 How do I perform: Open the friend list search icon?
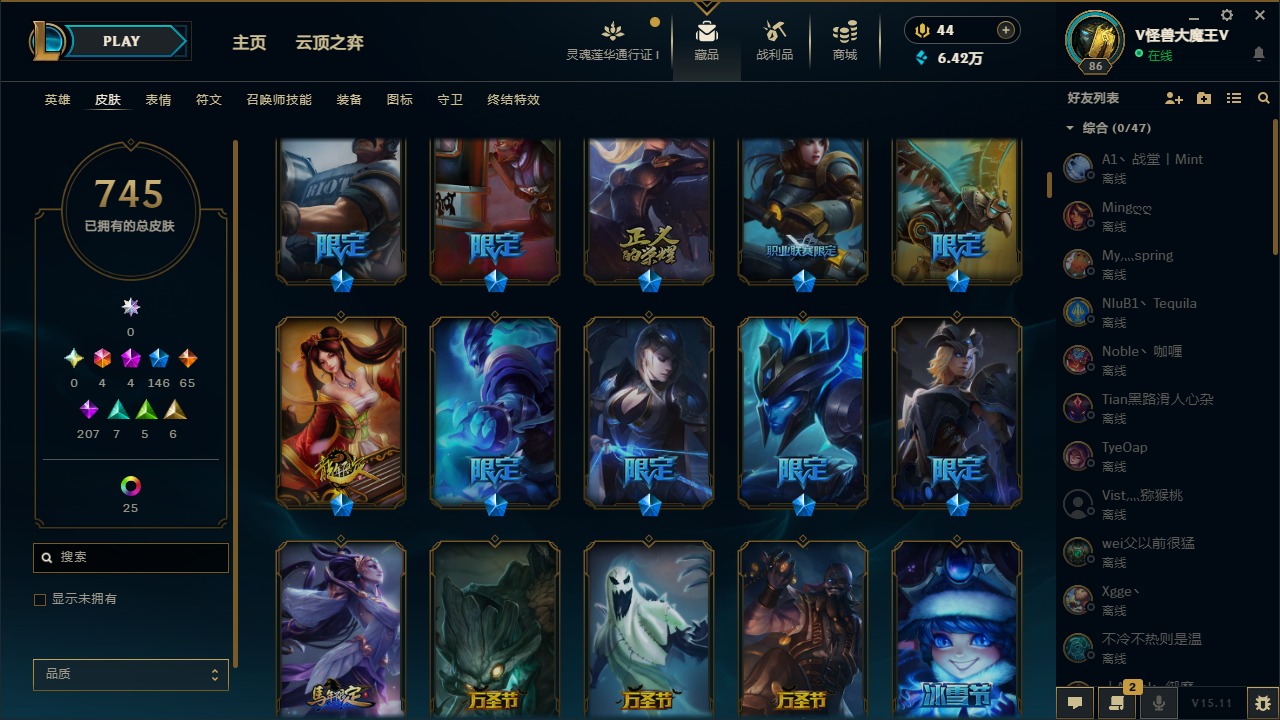point(1263,97)
